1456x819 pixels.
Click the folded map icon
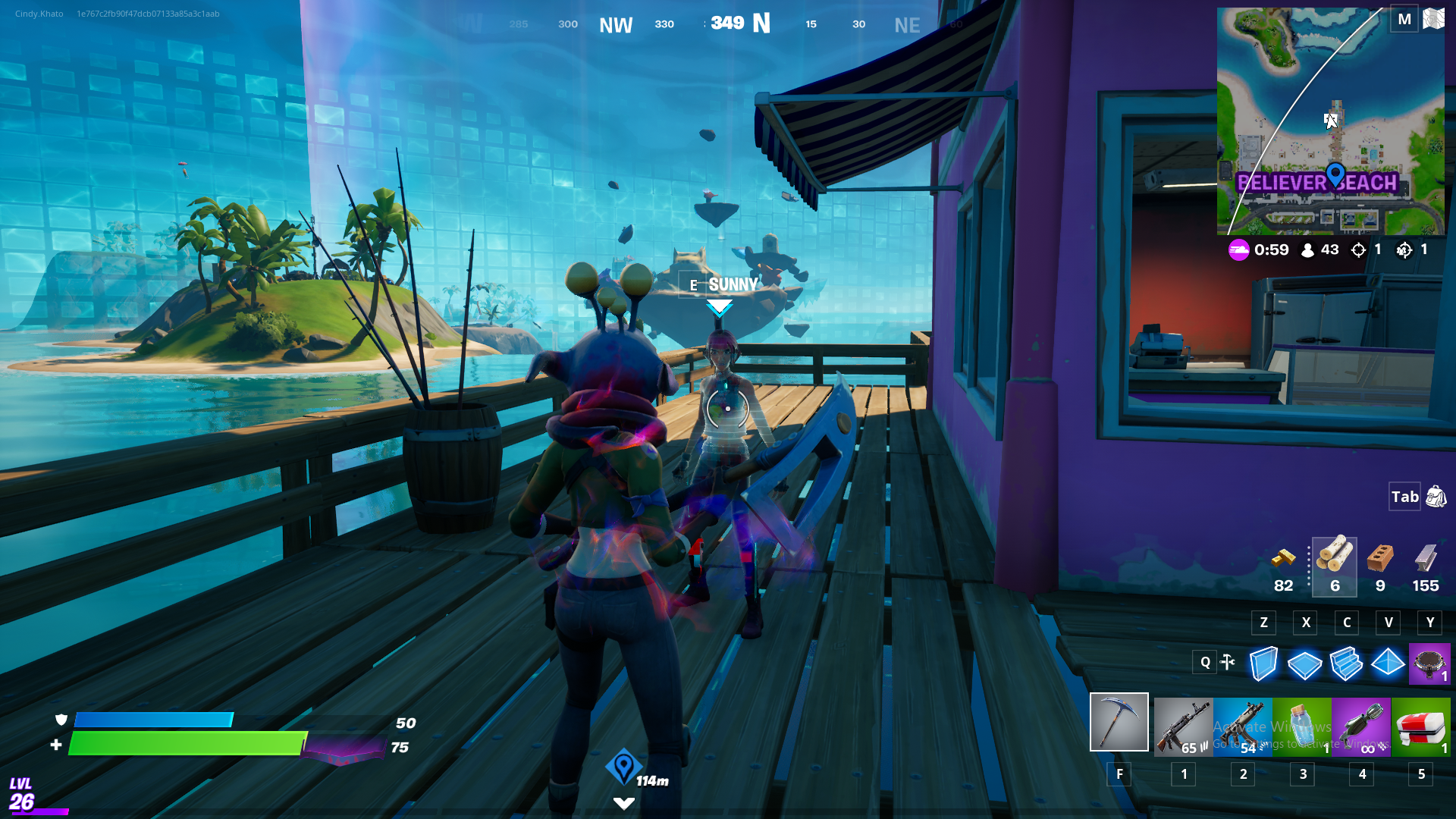coord(1433,19)
